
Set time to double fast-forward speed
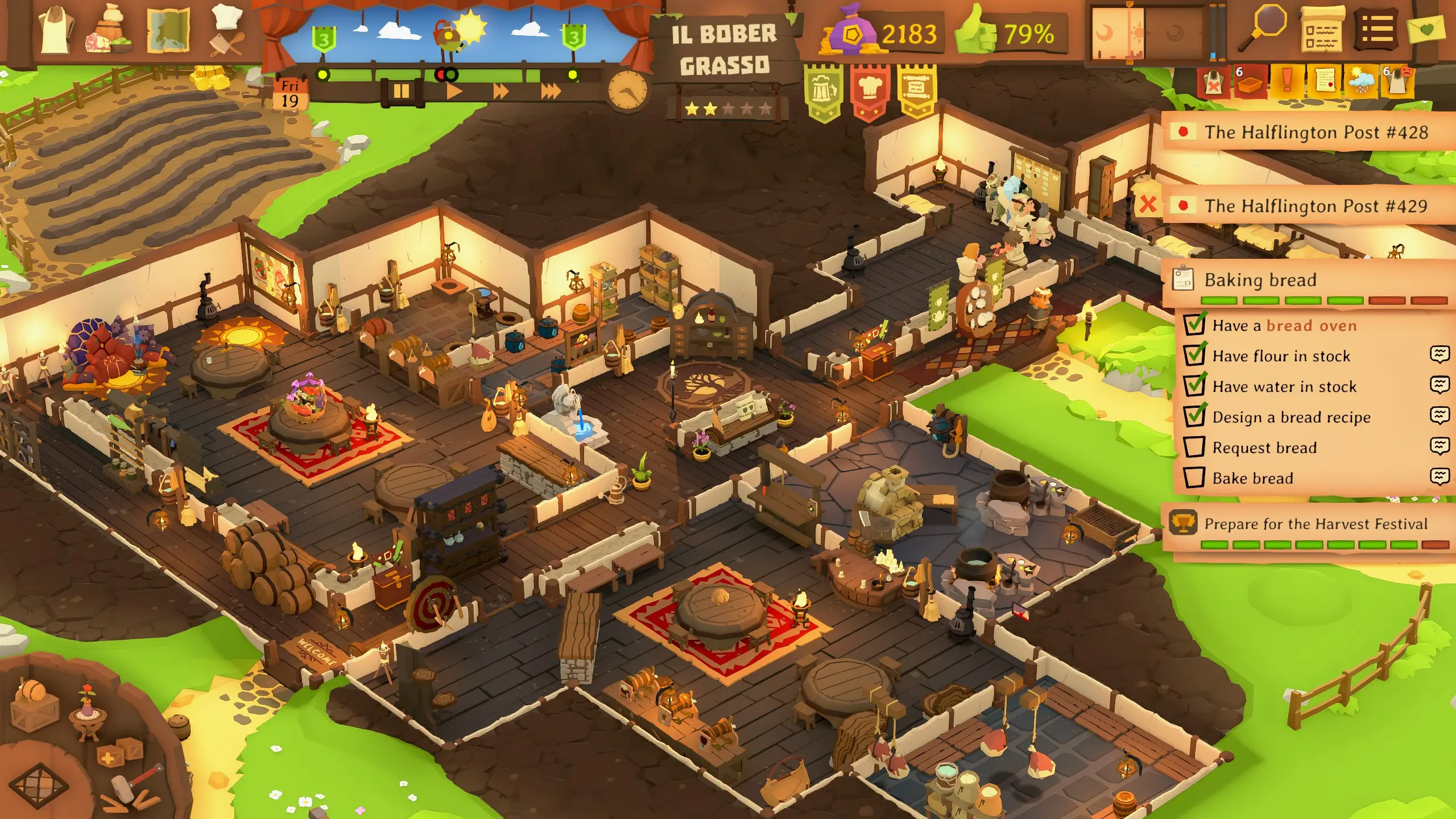[x=500, y=91]
